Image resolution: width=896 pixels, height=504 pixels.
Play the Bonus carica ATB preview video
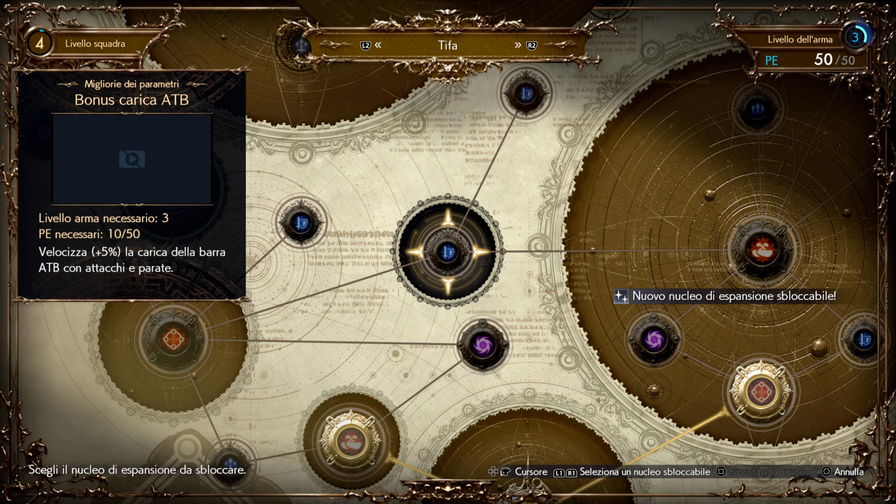pyautogui.click(x=131, y=158)
